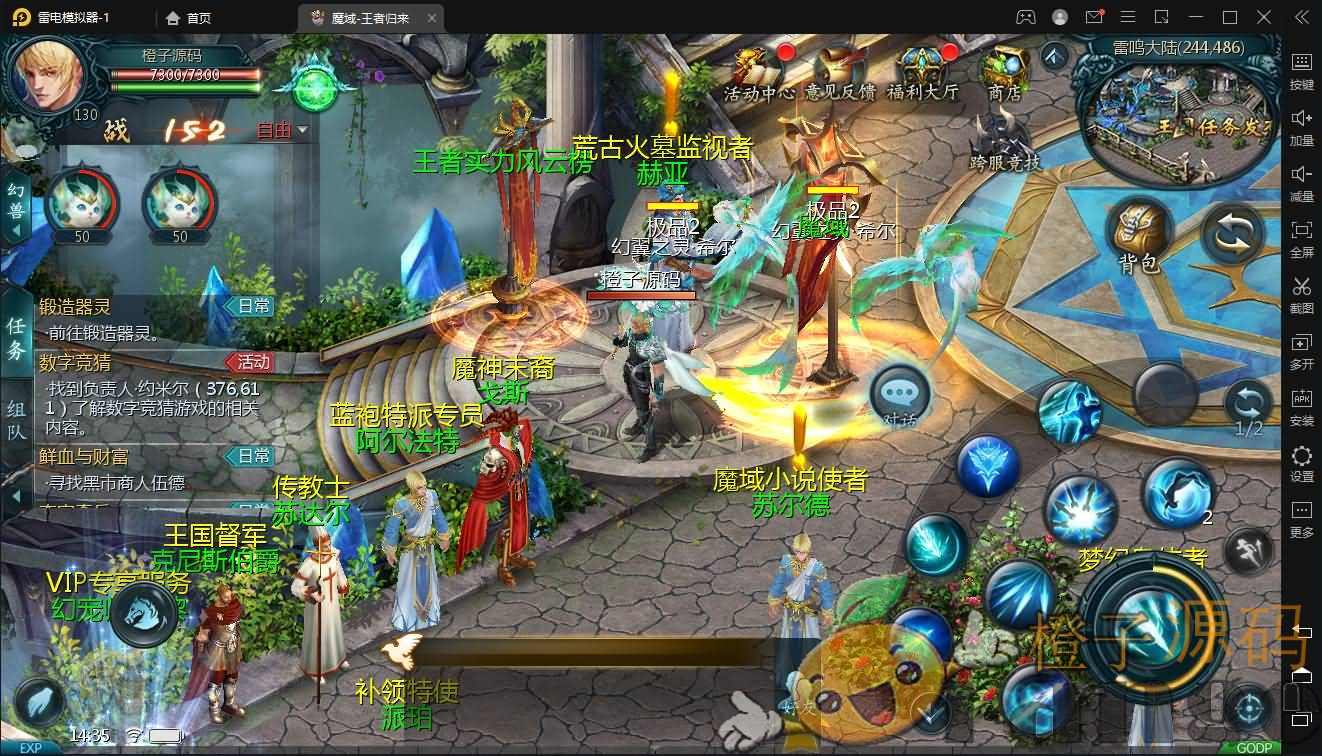Viewport: 1322px width, 756px height.
Task: Open the 首页 home tab
Action: point(187,17)
